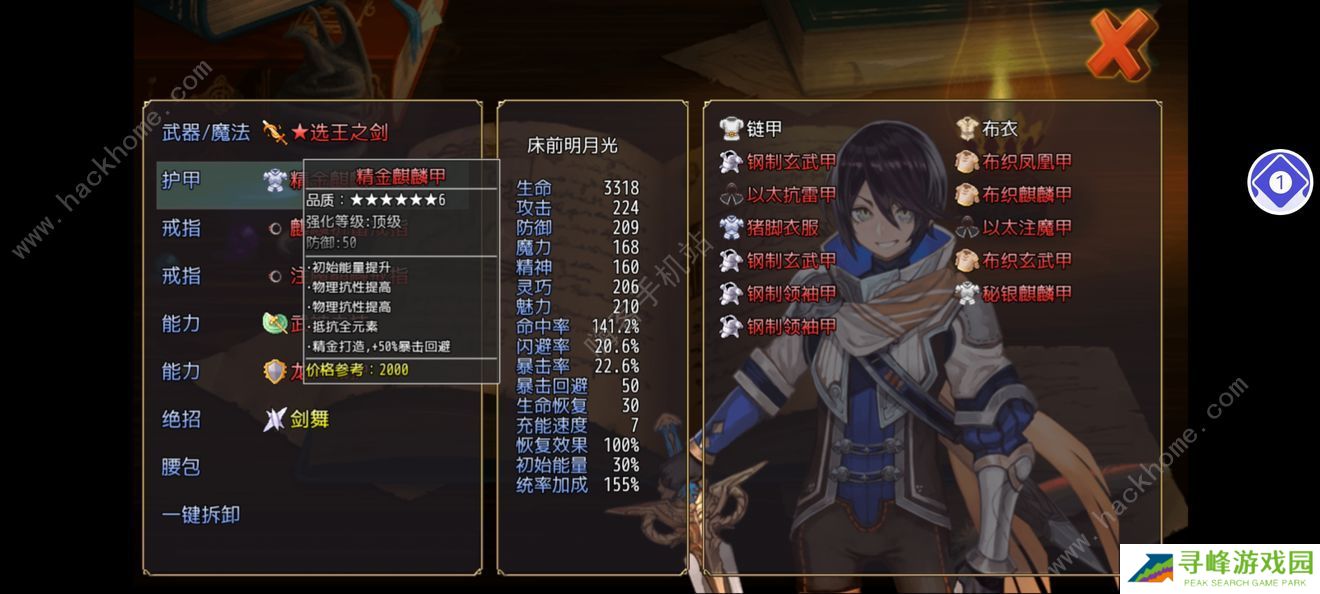Open the 护甲 armor slot
This screenshot has height=594, width=1320.
click(x=182, y=180)
